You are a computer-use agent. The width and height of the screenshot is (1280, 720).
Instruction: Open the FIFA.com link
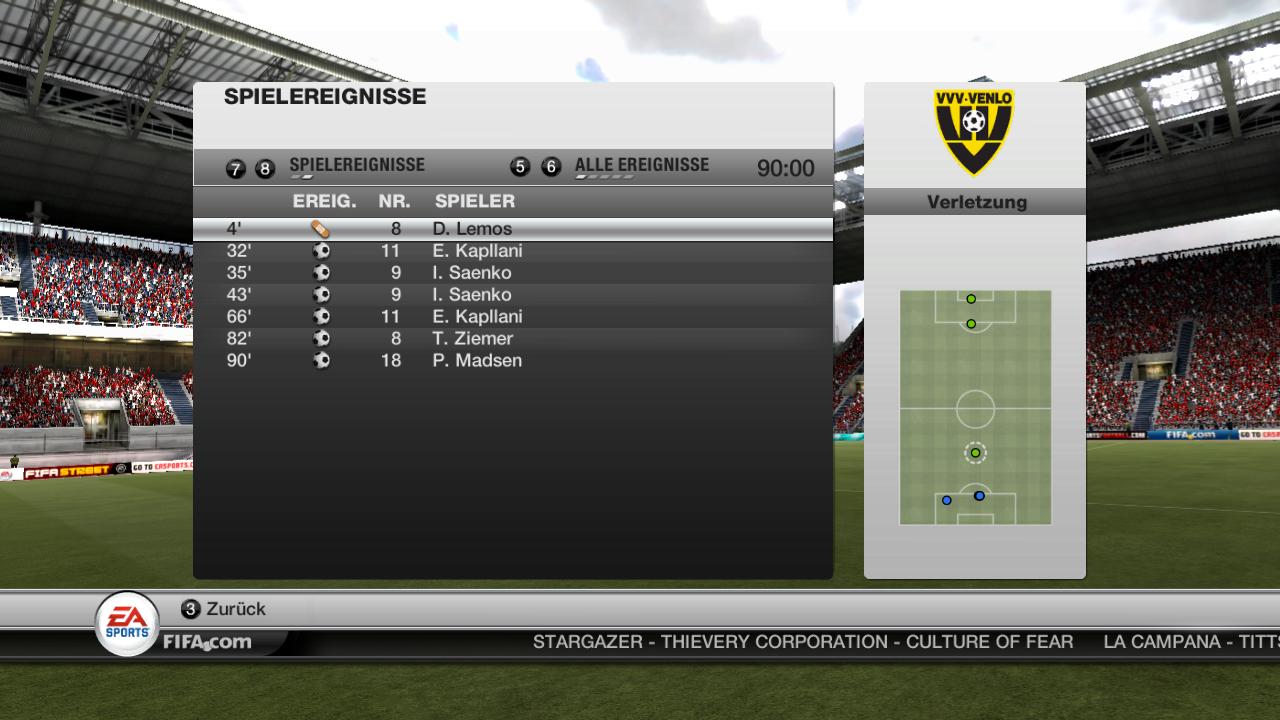[x=207, y=642]
